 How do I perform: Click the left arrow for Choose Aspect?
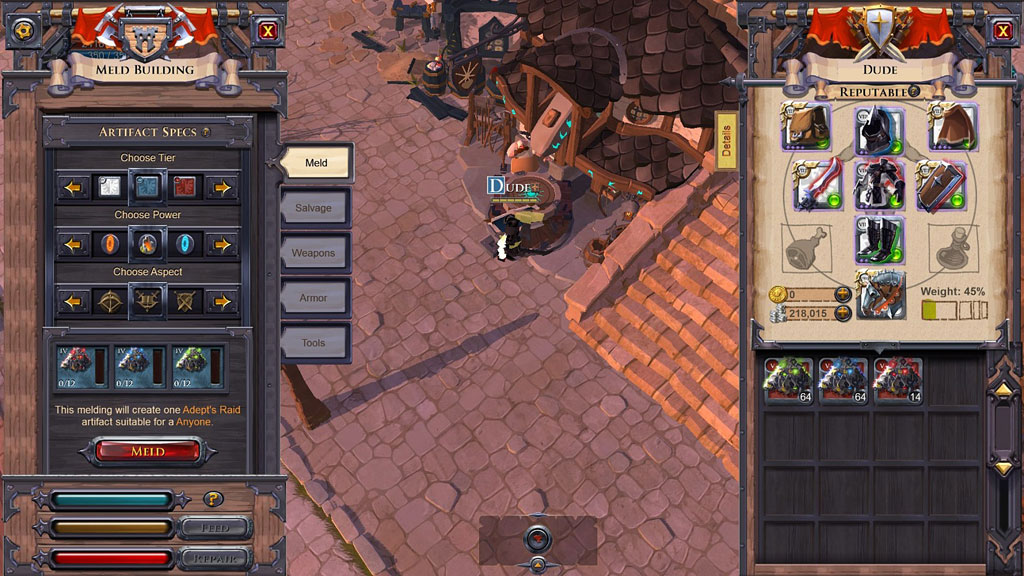click(x=73, y=301)
